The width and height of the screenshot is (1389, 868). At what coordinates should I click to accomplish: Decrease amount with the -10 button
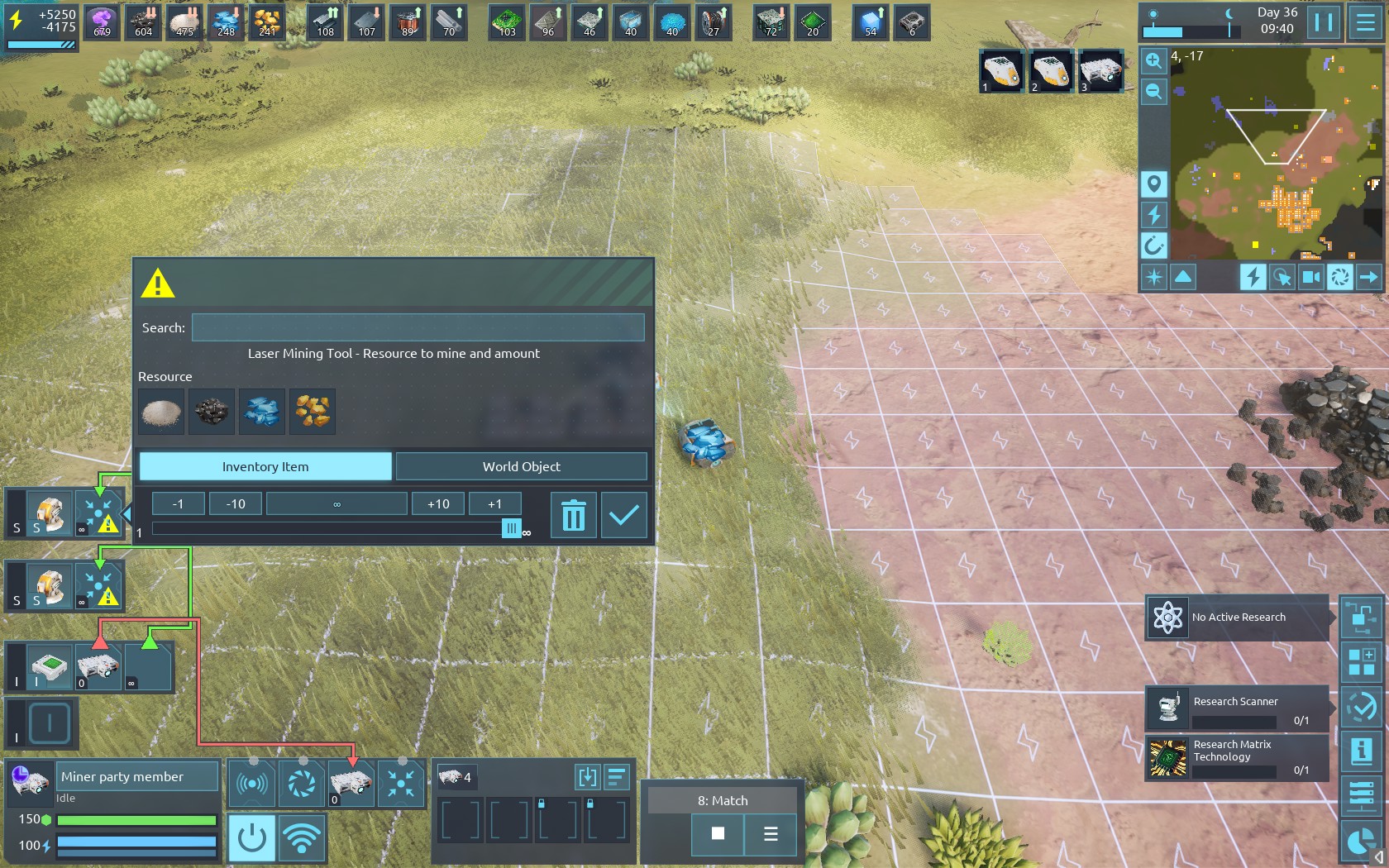(x=236, y=503)
